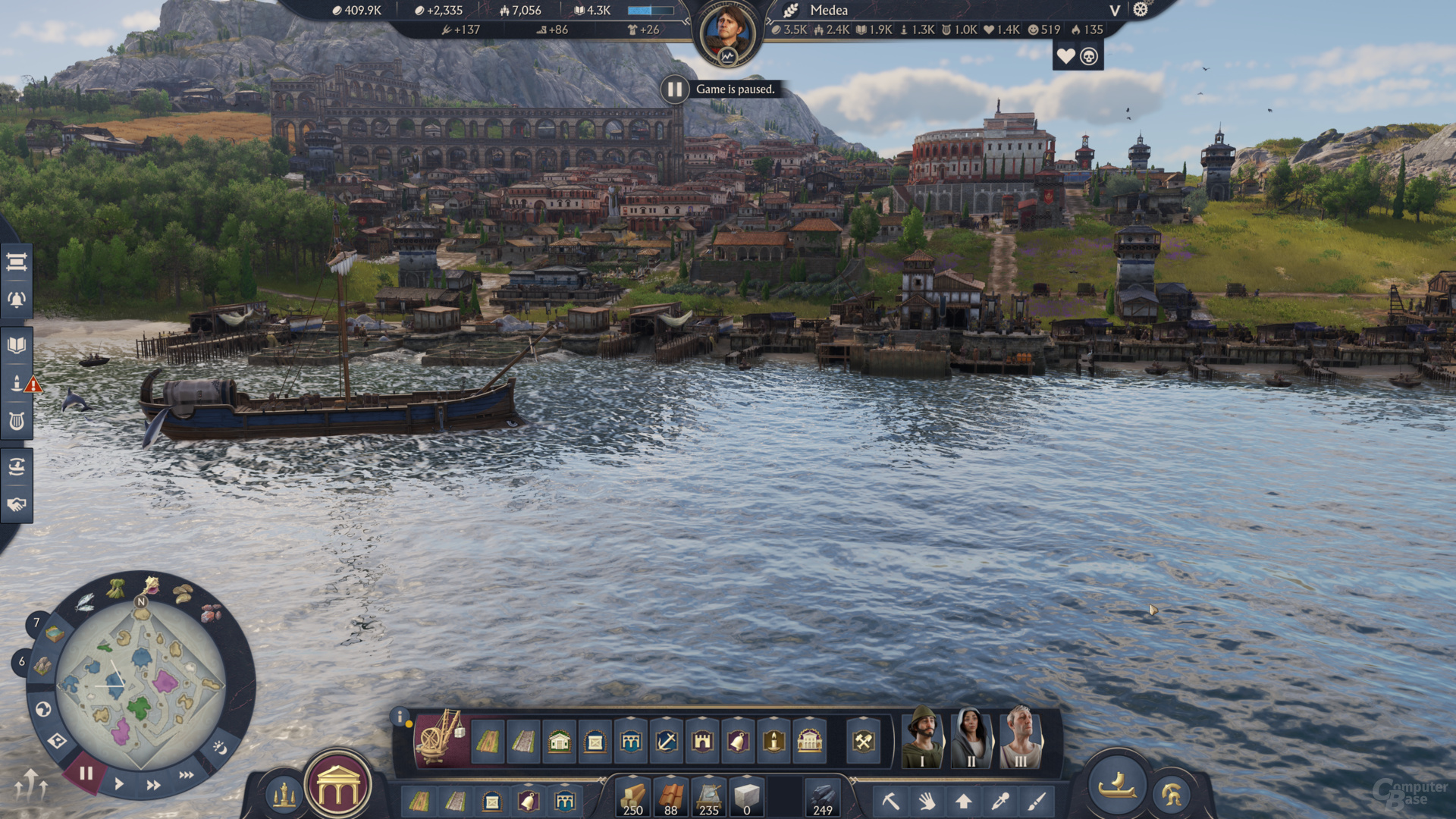This screenshot has height=819, width=1456.
Task: Choose the tier I liberti portrait
Action: (922, 738)
